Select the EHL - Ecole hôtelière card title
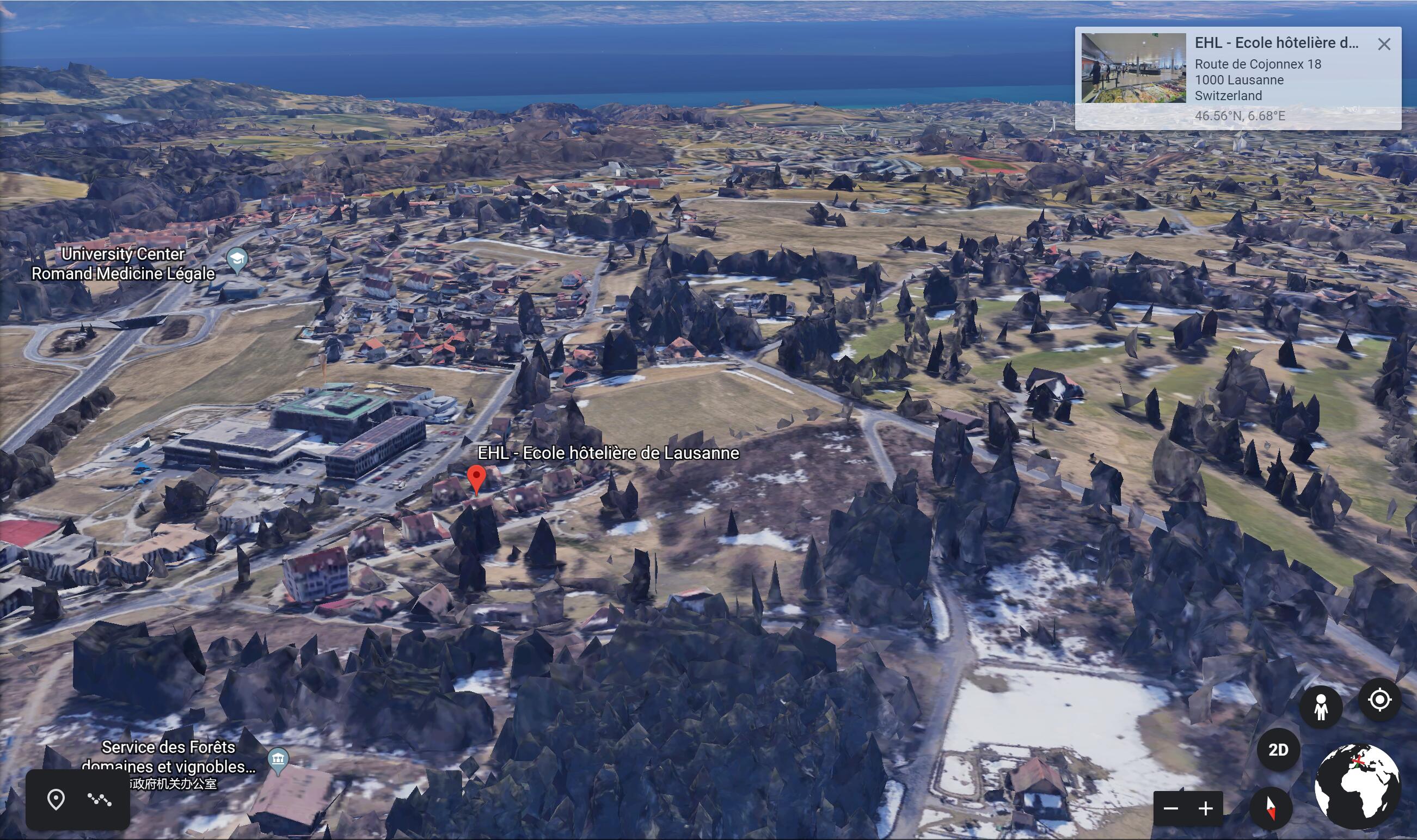Viewport: 1417px width, 840px height. coord(1275,43)
